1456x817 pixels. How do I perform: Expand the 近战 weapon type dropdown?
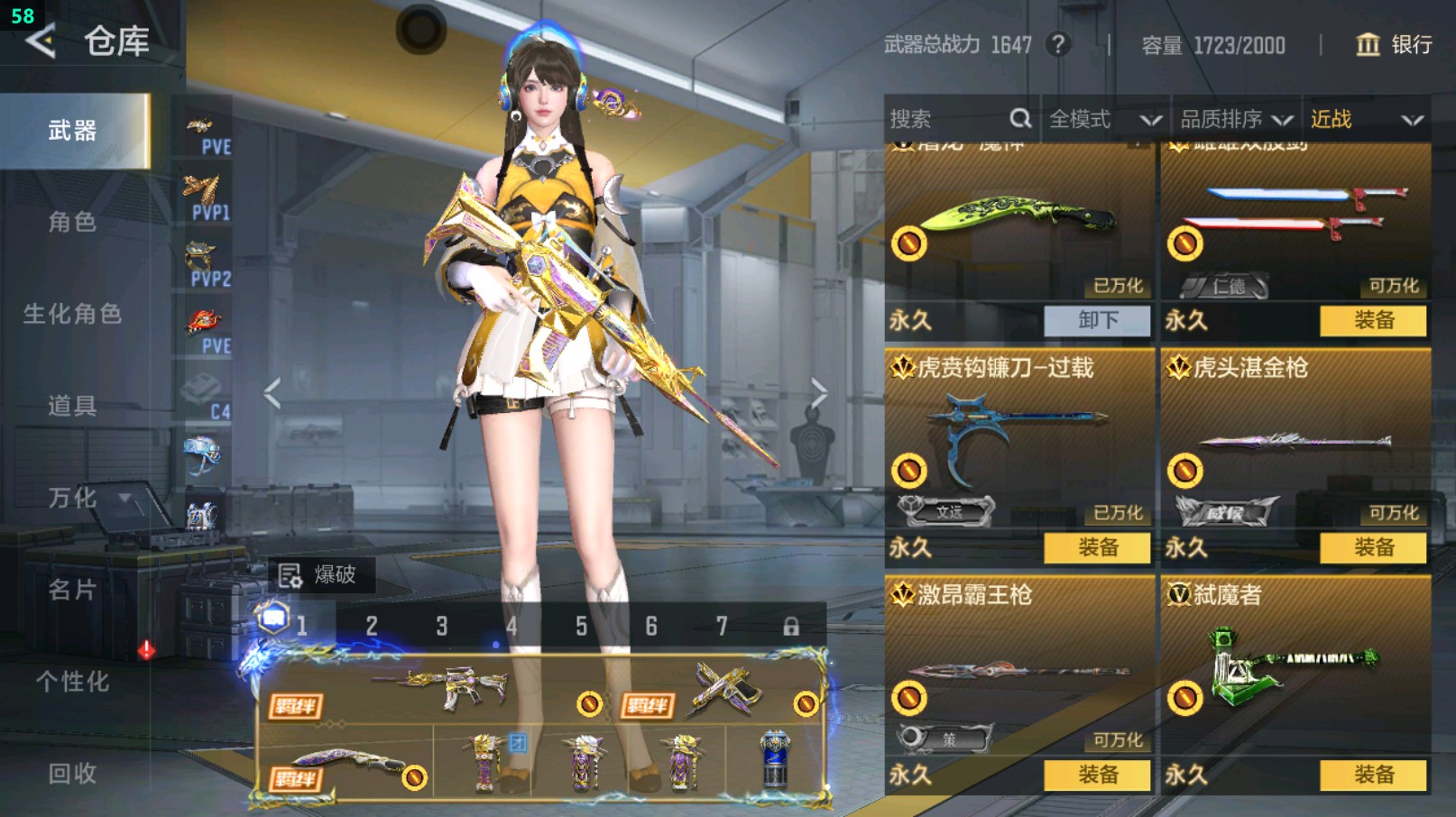[1365, 118]
